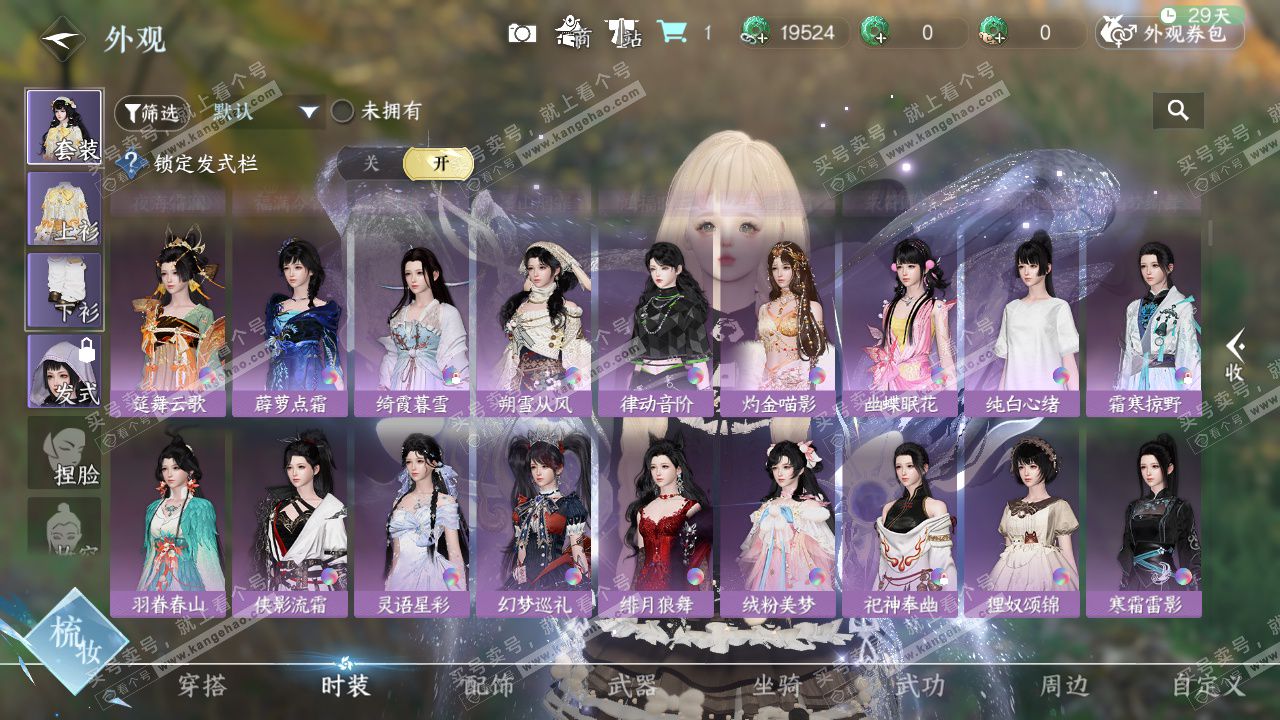
Task: Open the camera photo mode icon
Action: (522, 33)
